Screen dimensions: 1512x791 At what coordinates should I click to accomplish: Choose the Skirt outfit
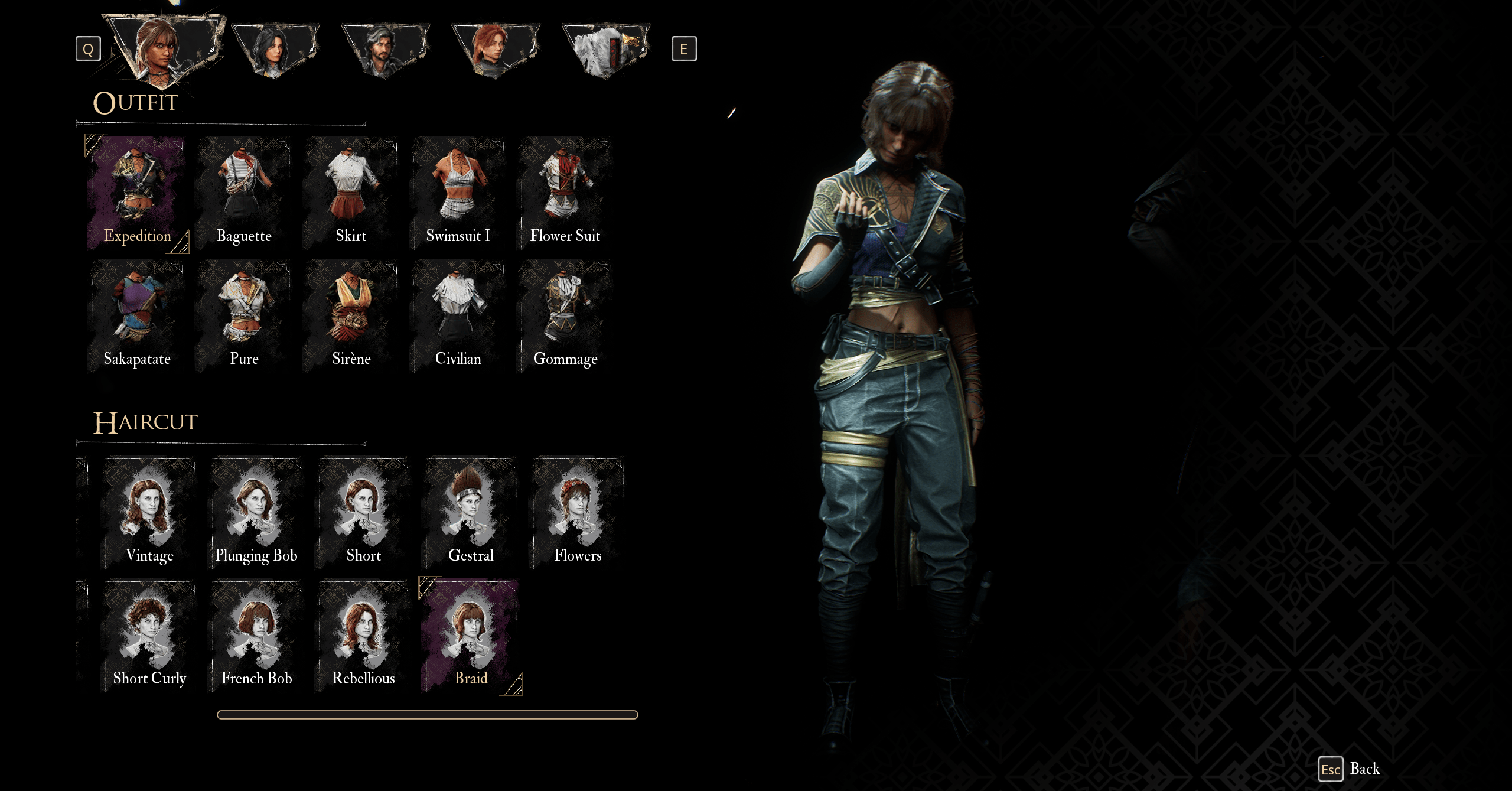[351, 193]
